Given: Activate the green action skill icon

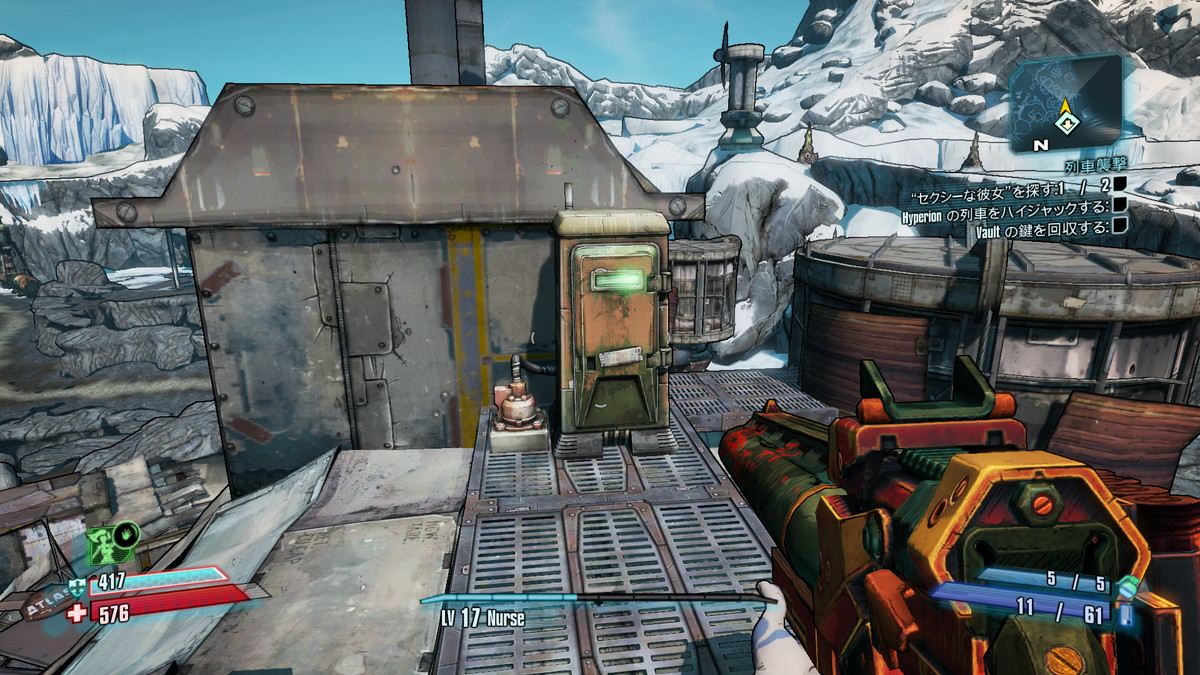Looking at the screenshot, I should (113, 543).
